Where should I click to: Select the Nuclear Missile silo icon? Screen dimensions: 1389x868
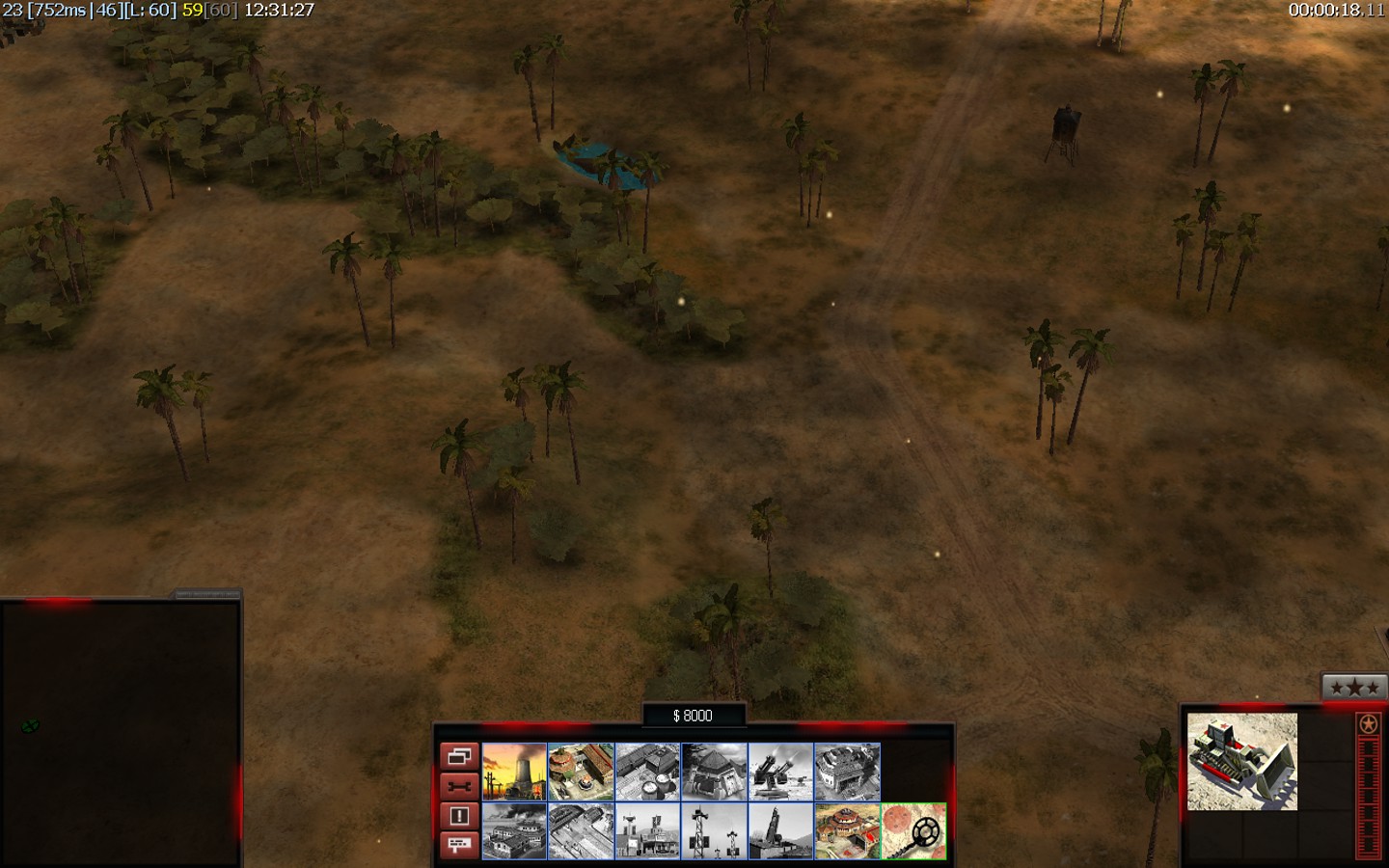[x=780, y=831]
